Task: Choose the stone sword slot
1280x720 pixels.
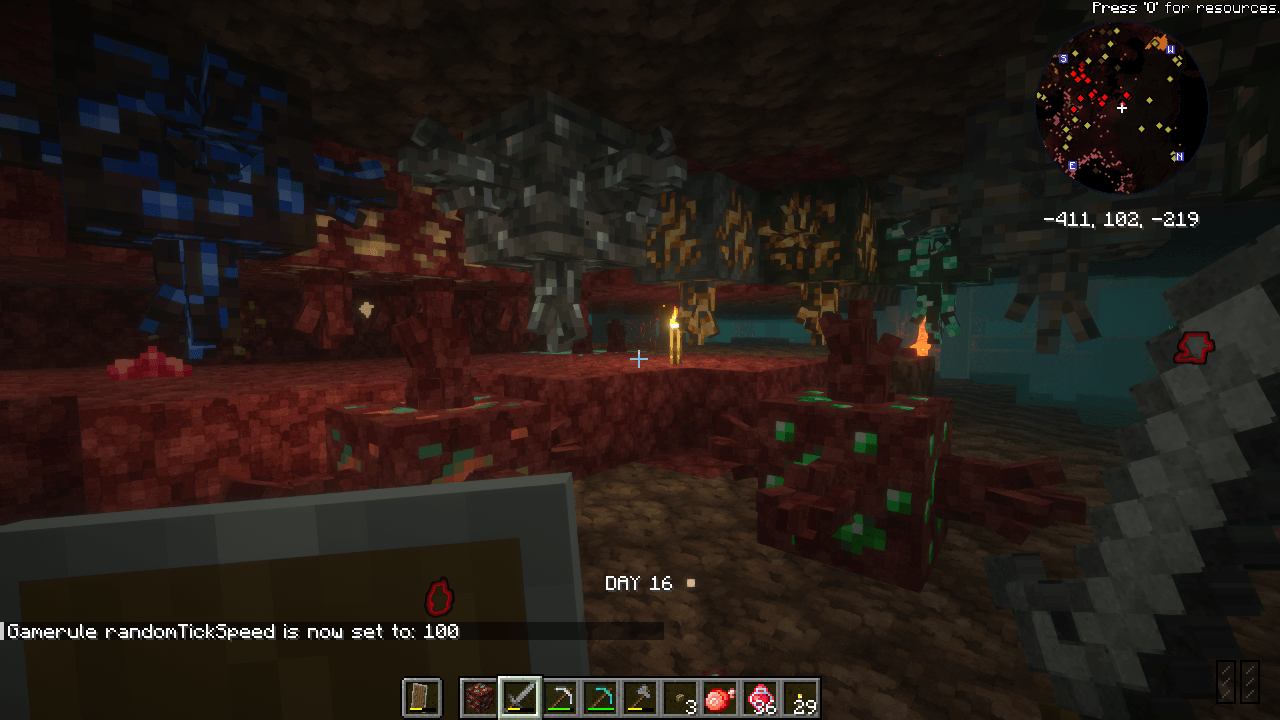Action: [x=520, y=697]
